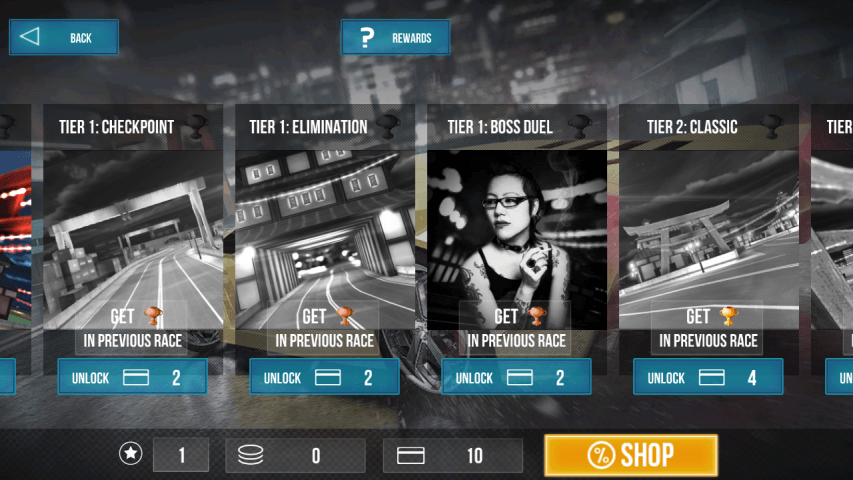The height and width of the screenshot is (480, 853).
Task: Unlock Tier 1: Checkpoint race
Action: tap(132, 377)
